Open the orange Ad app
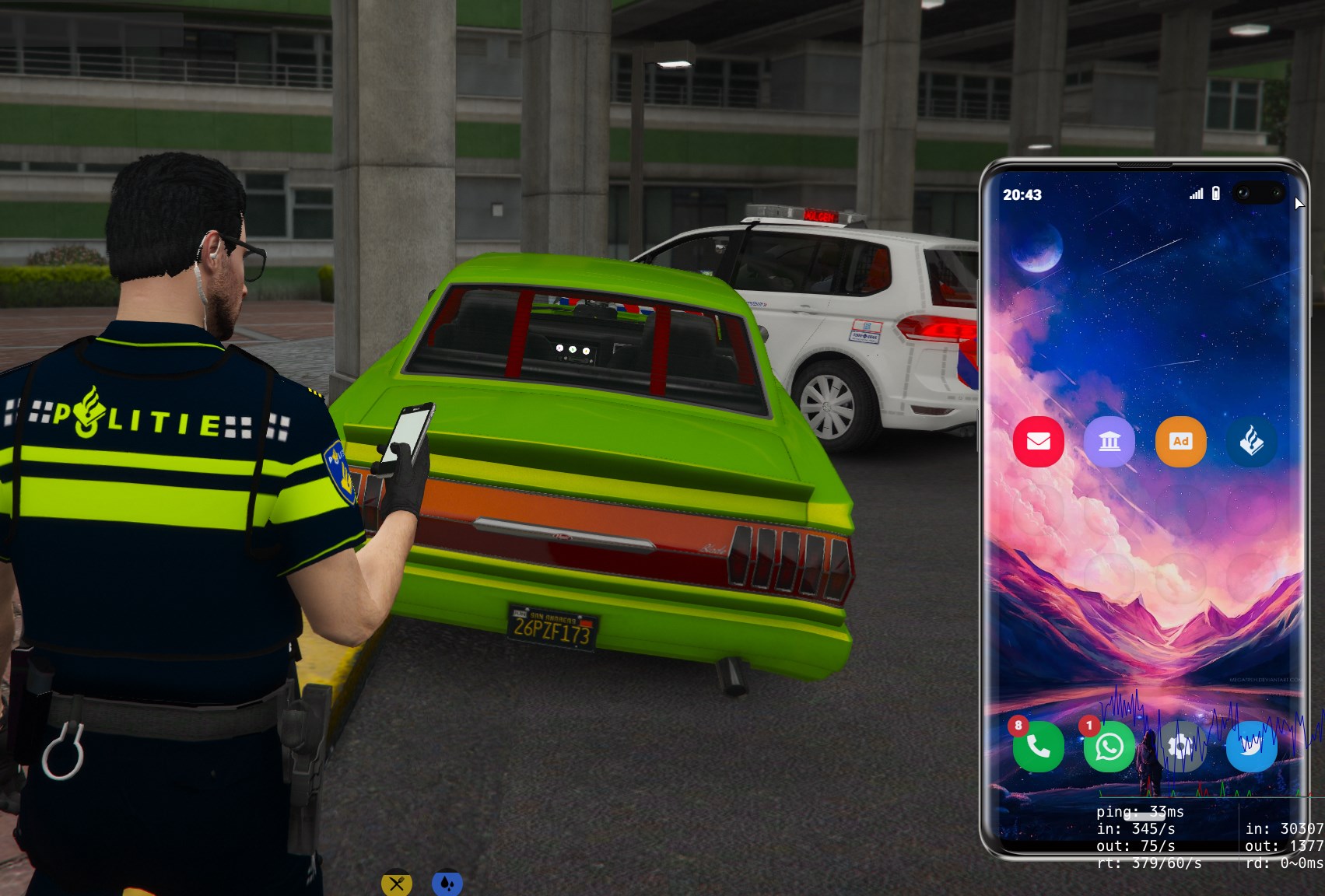Image resolution: width=1325 pixels, height=896 pixels. pos(1180,442)
